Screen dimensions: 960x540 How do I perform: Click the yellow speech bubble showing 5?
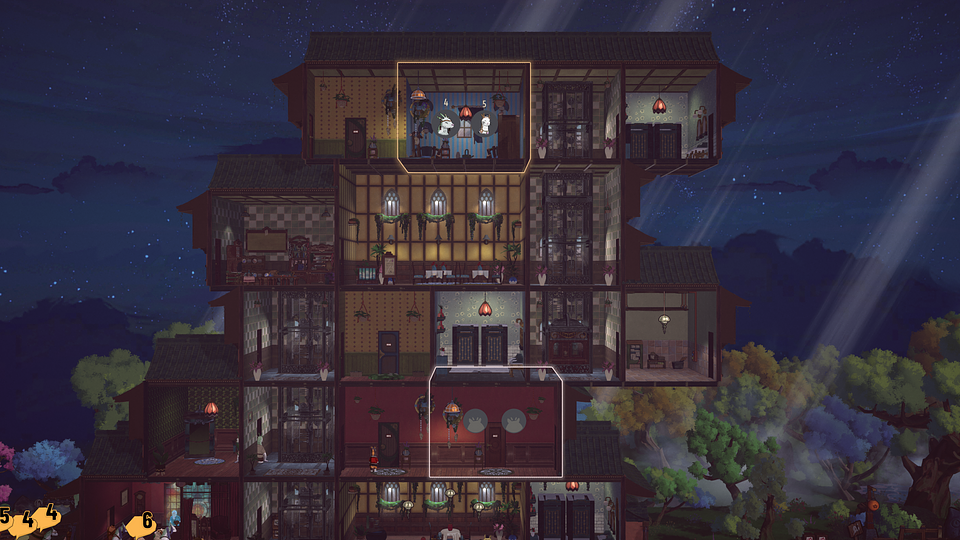click(x=6, y=517)
